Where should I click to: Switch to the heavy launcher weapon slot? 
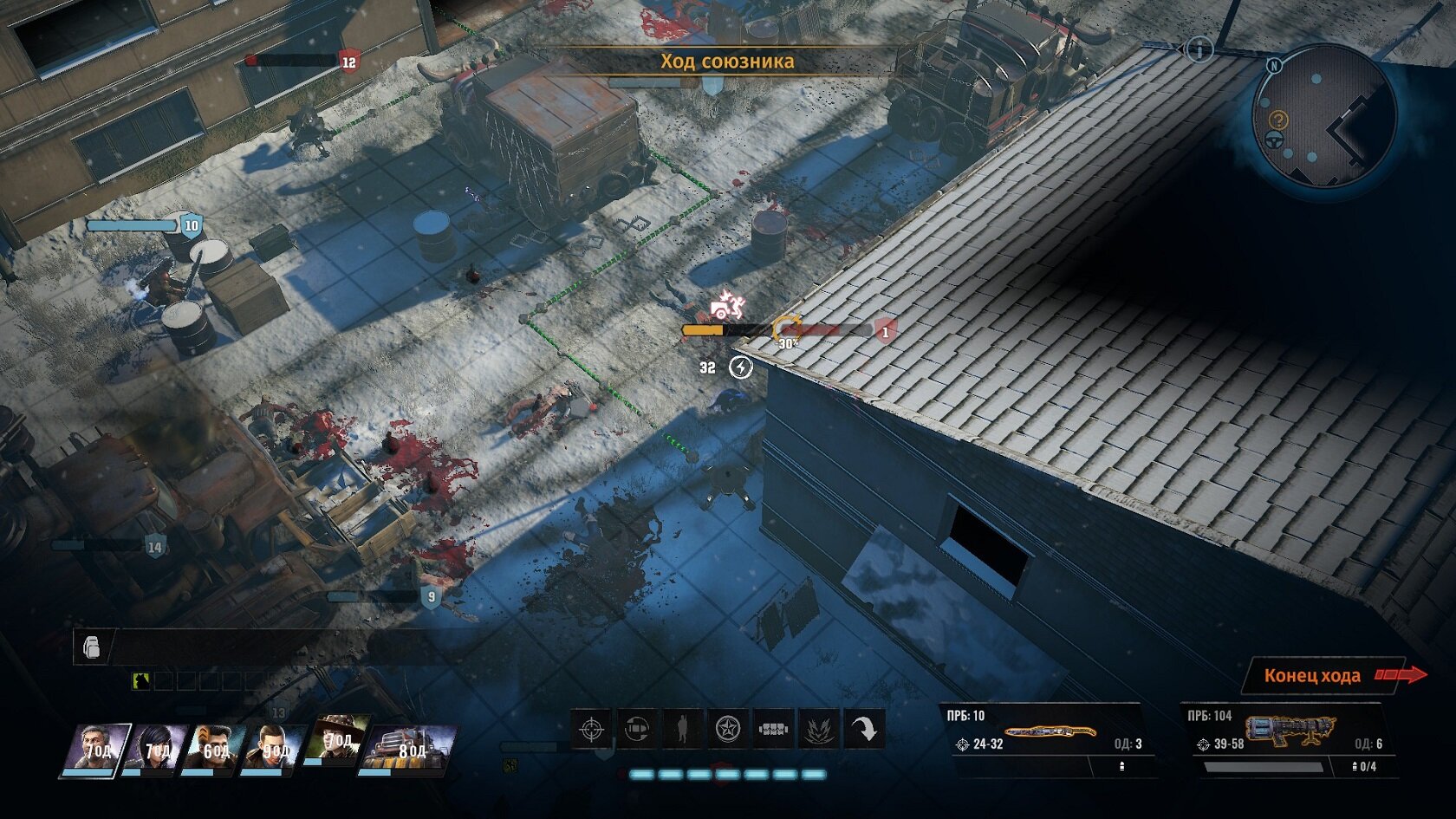point(1289,732)
